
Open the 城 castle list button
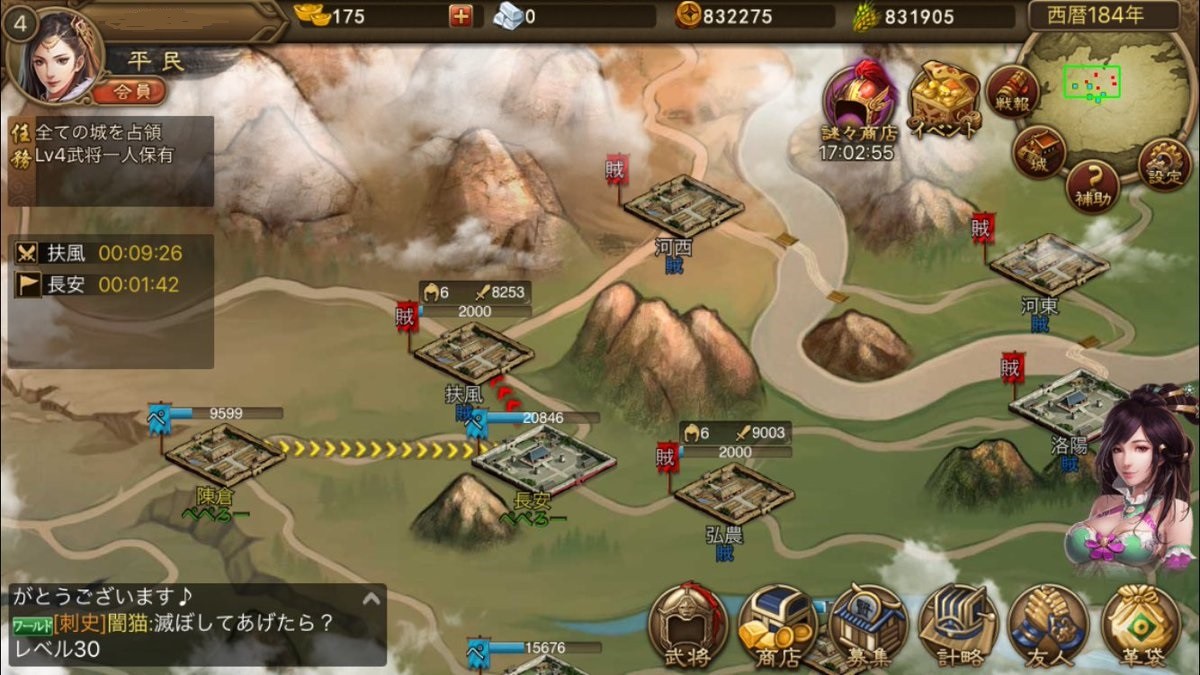pyautogui.click(x=1040, y=154)
